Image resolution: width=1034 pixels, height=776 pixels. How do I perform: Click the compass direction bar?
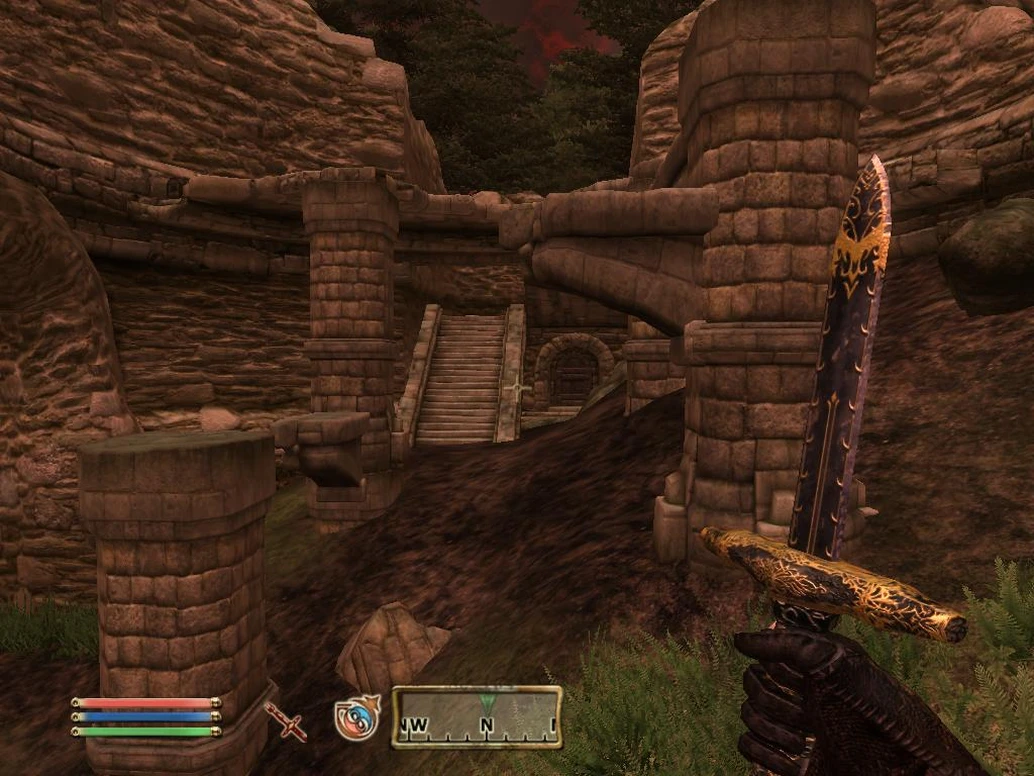click(x=476, y=717)
